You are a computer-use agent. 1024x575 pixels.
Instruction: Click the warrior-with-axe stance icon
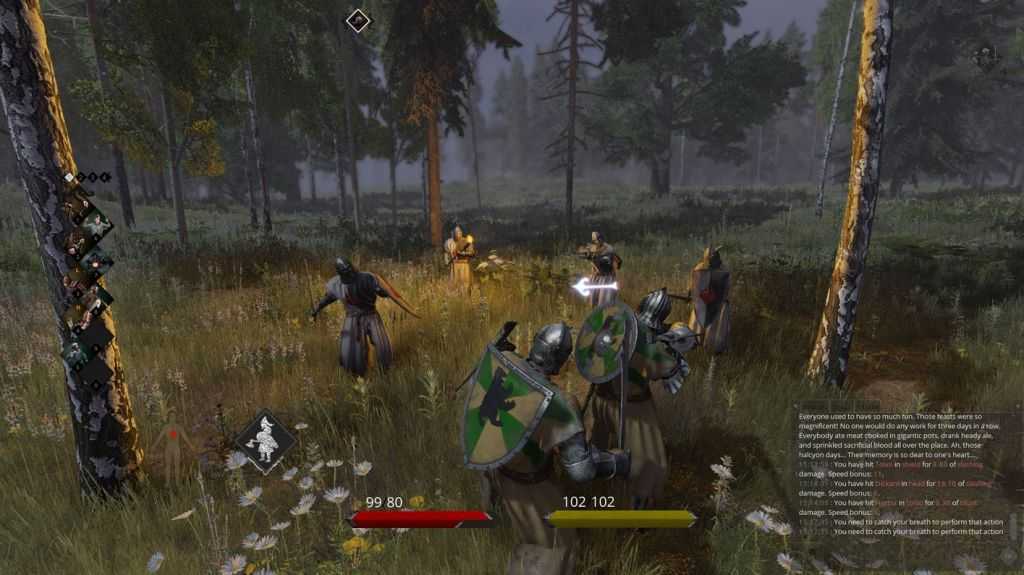tap(265, 442)
